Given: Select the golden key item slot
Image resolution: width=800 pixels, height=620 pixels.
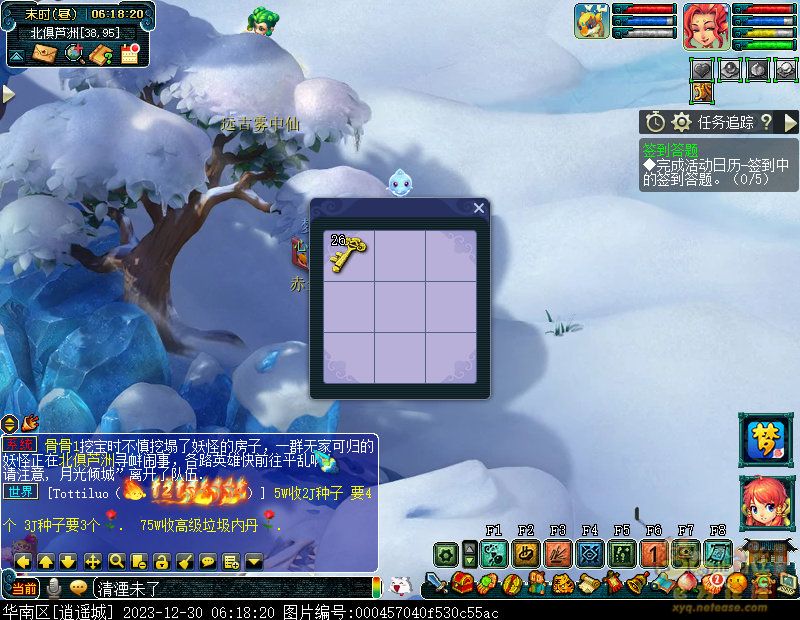Looking at the screenshot, I should (x=348, y=254).
